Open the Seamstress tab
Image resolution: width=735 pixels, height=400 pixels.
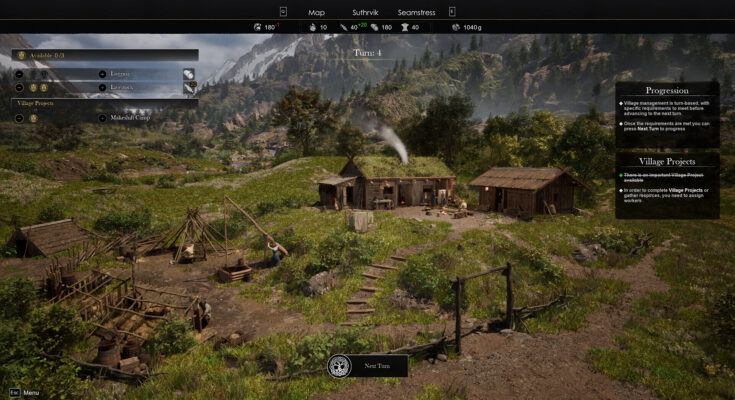pyautogui.click(x=415, y=11)
